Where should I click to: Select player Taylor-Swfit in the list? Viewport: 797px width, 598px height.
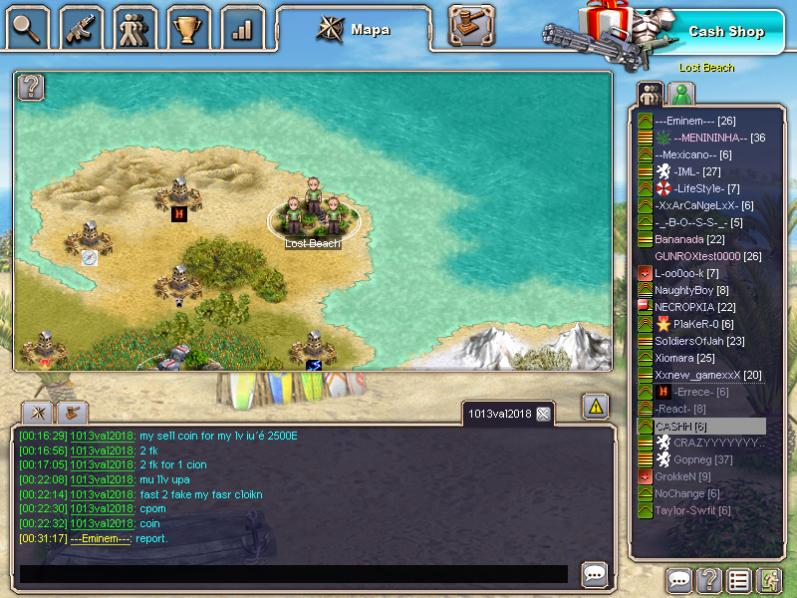point(692,510)
